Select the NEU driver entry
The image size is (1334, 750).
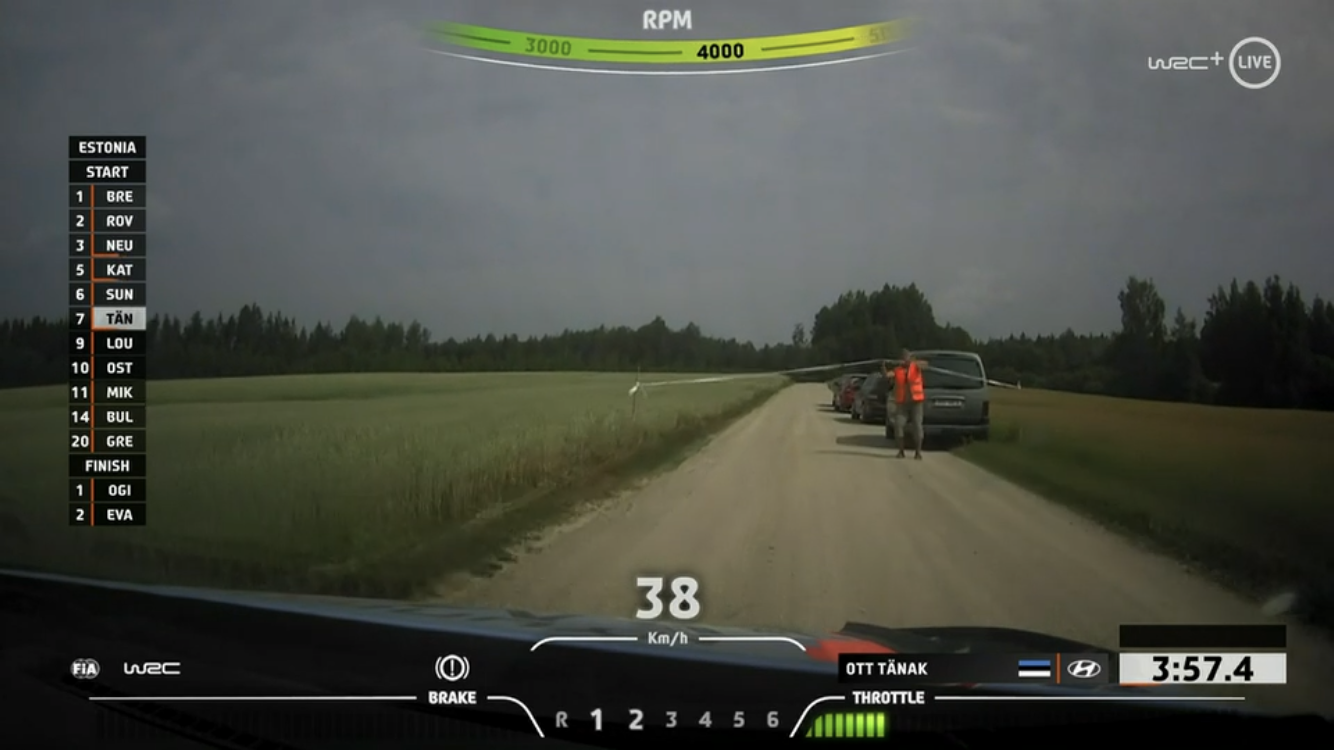pos(108,245)
